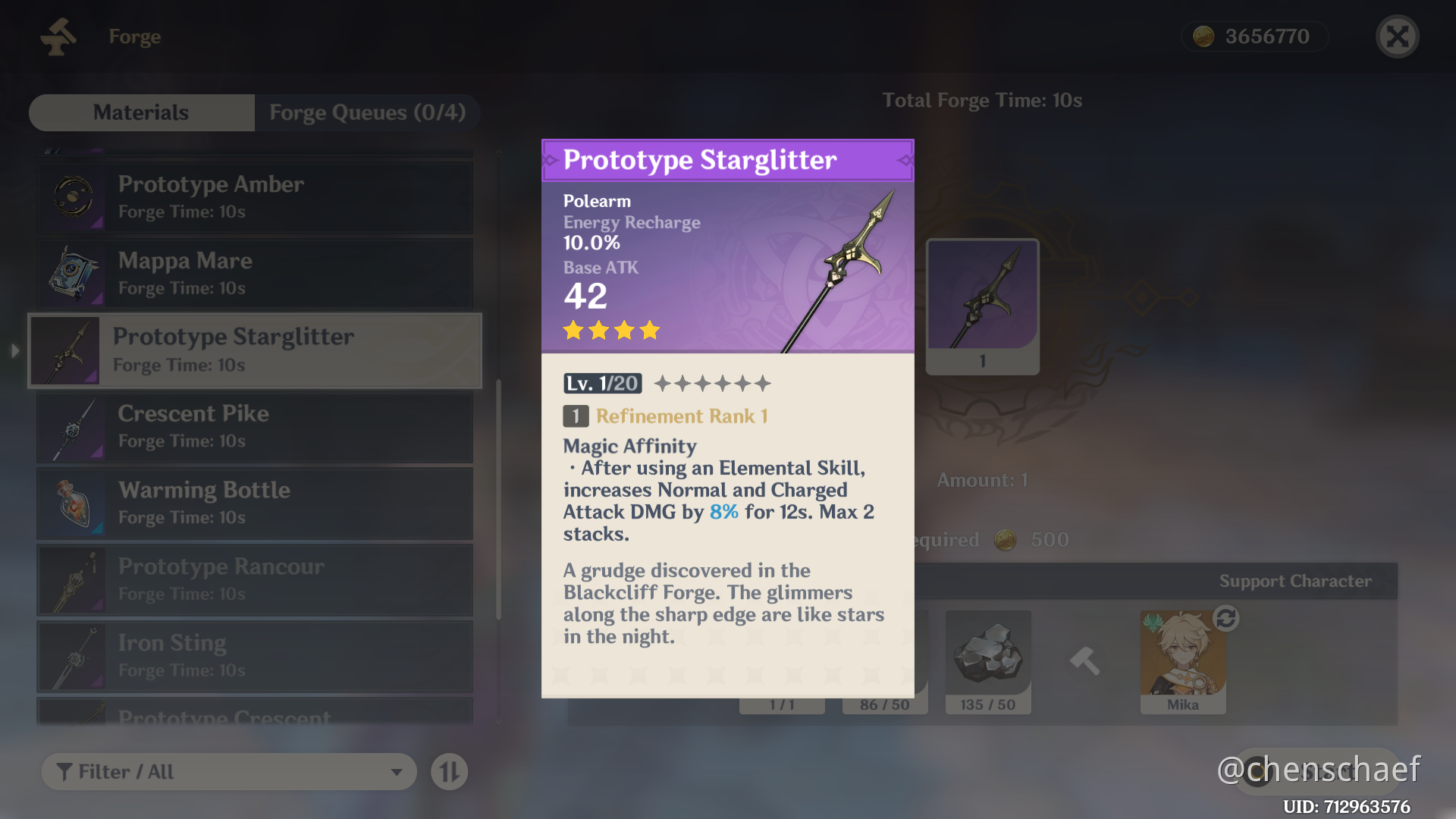The width and height of the screenshot is (1456, 819).
Task: Select the Crescent Pike polearm icon
Action: coord(72,427)
